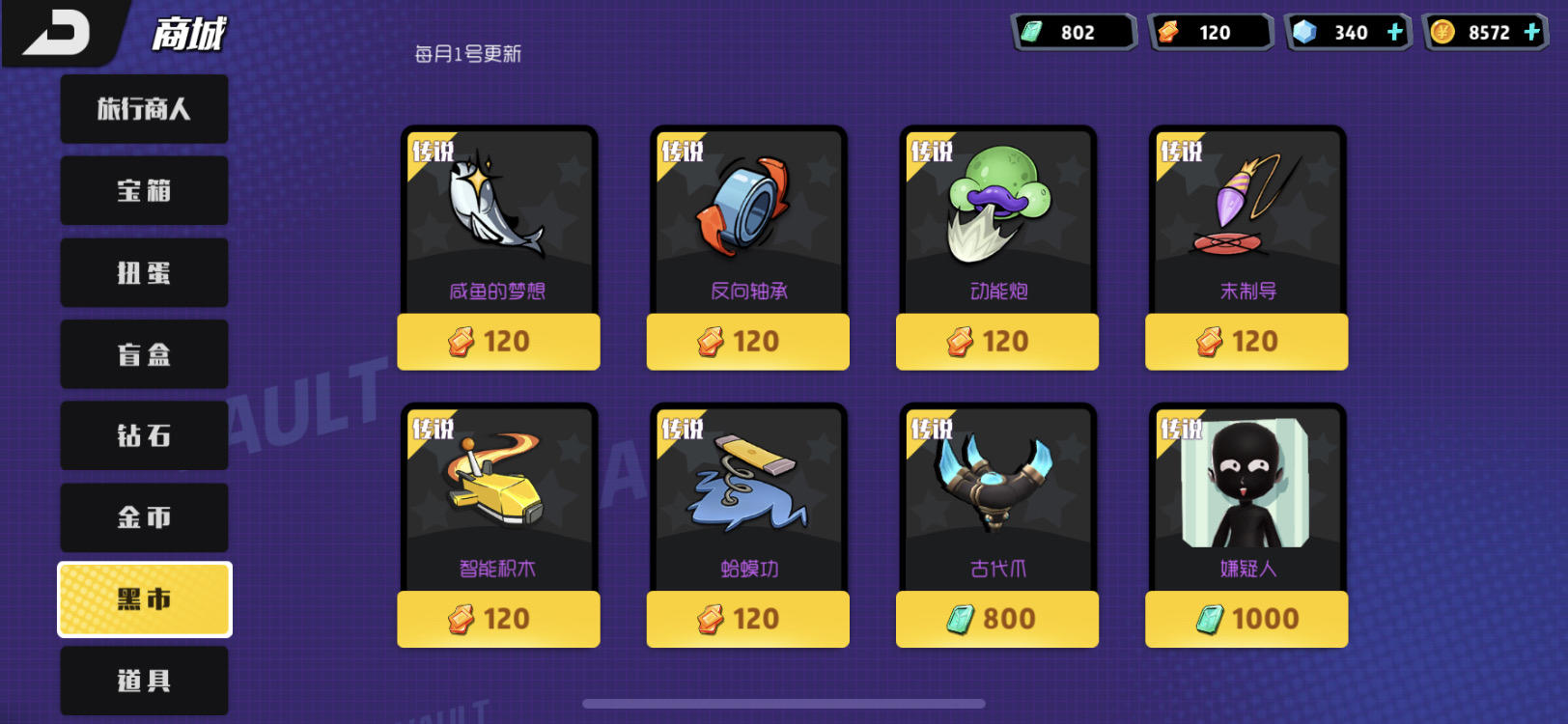The width and height of the screenshot is (1568, 724).
Task: Click the game logo in the top-left corner
Action: pos(58,29)
